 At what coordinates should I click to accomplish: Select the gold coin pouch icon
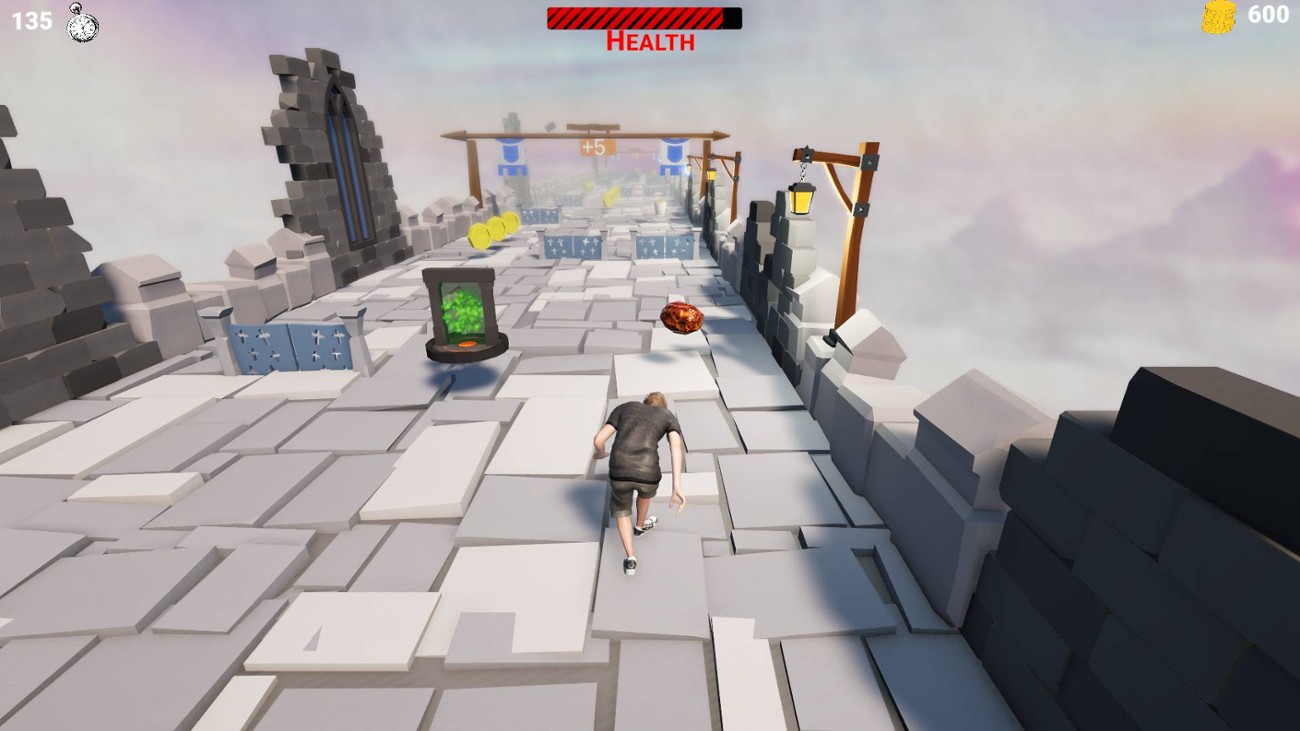coord(1217,17)
